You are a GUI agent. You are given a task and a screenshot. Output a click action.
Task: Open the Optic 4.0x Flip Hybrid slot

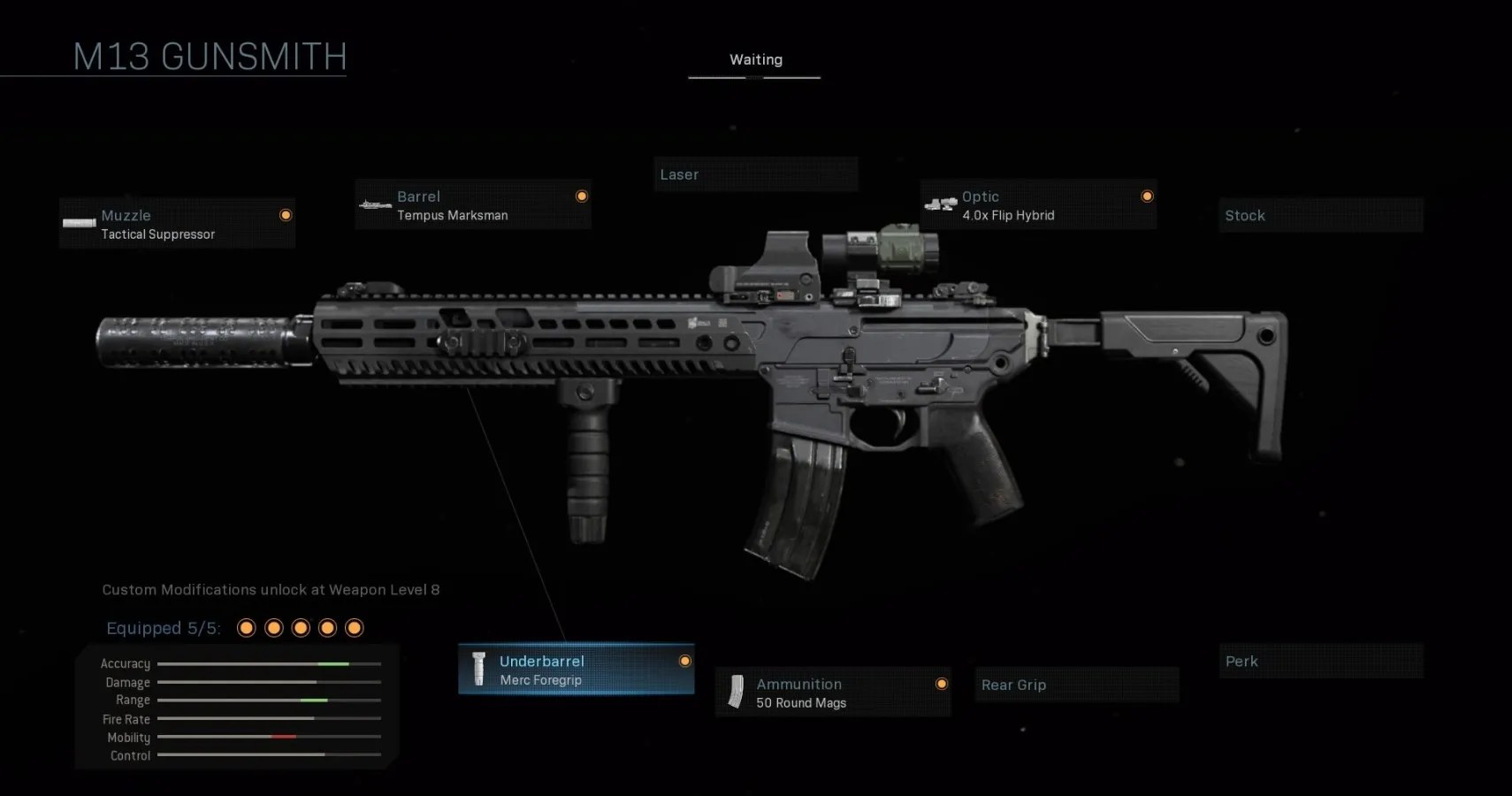coord(1038,205)
